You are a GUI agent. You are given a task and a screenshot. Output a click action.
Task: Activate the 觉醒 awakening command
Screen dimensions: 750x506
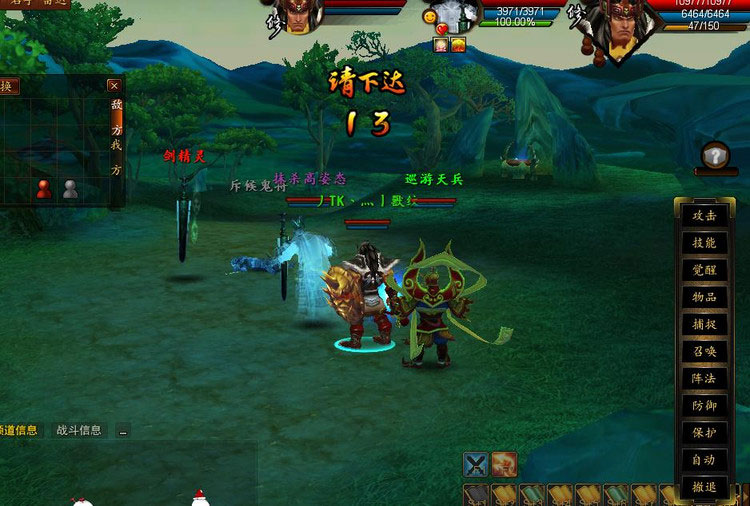pyautogui.click(x=704, y=270)
